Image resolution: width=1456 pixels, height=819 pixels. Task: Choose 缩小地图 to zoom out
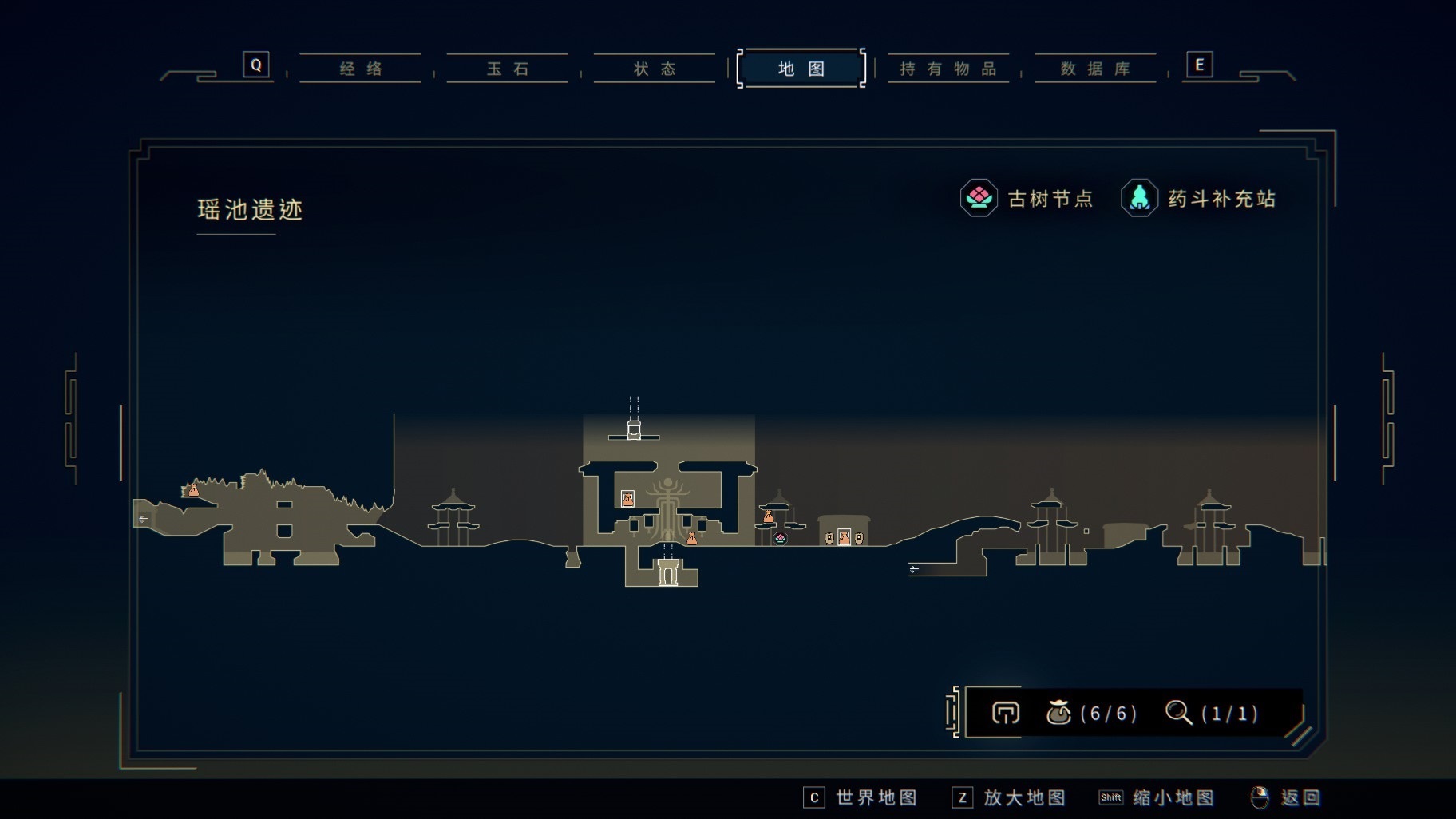[1157, 797]
